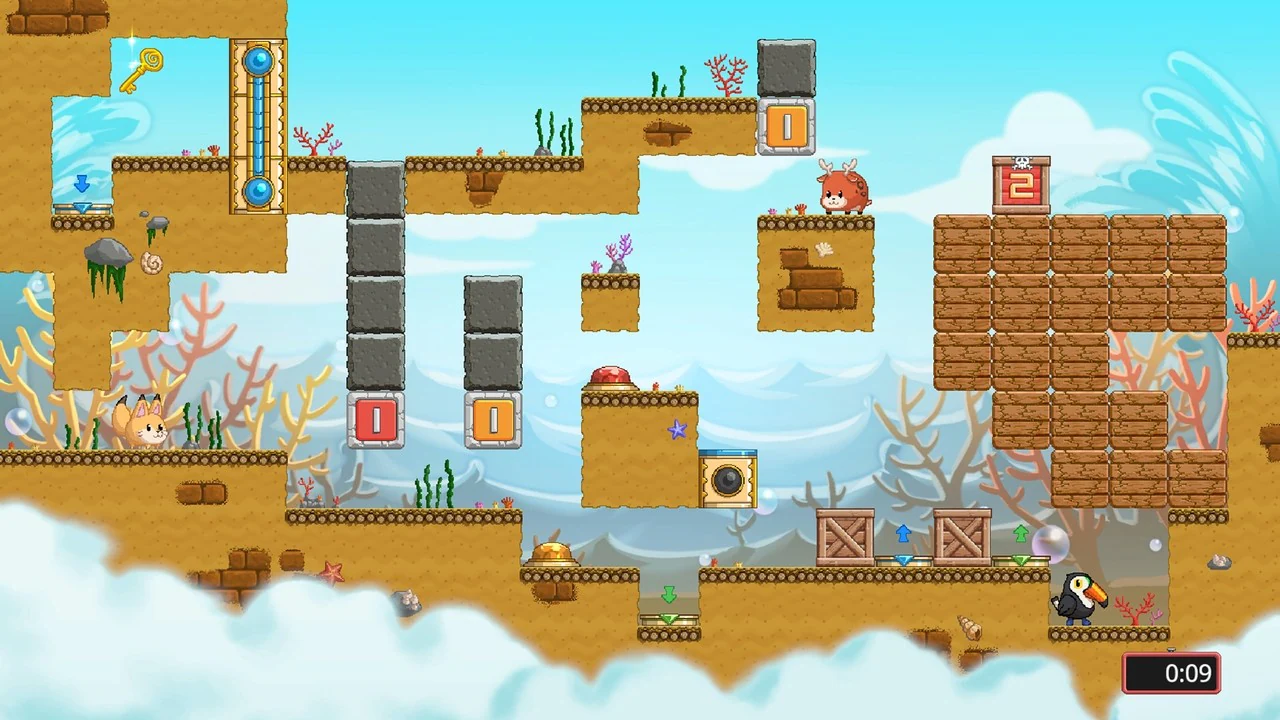This screenshot has width=1280, height=720.
Task: Select the deer character on the floating island
Action: point(845,193)
